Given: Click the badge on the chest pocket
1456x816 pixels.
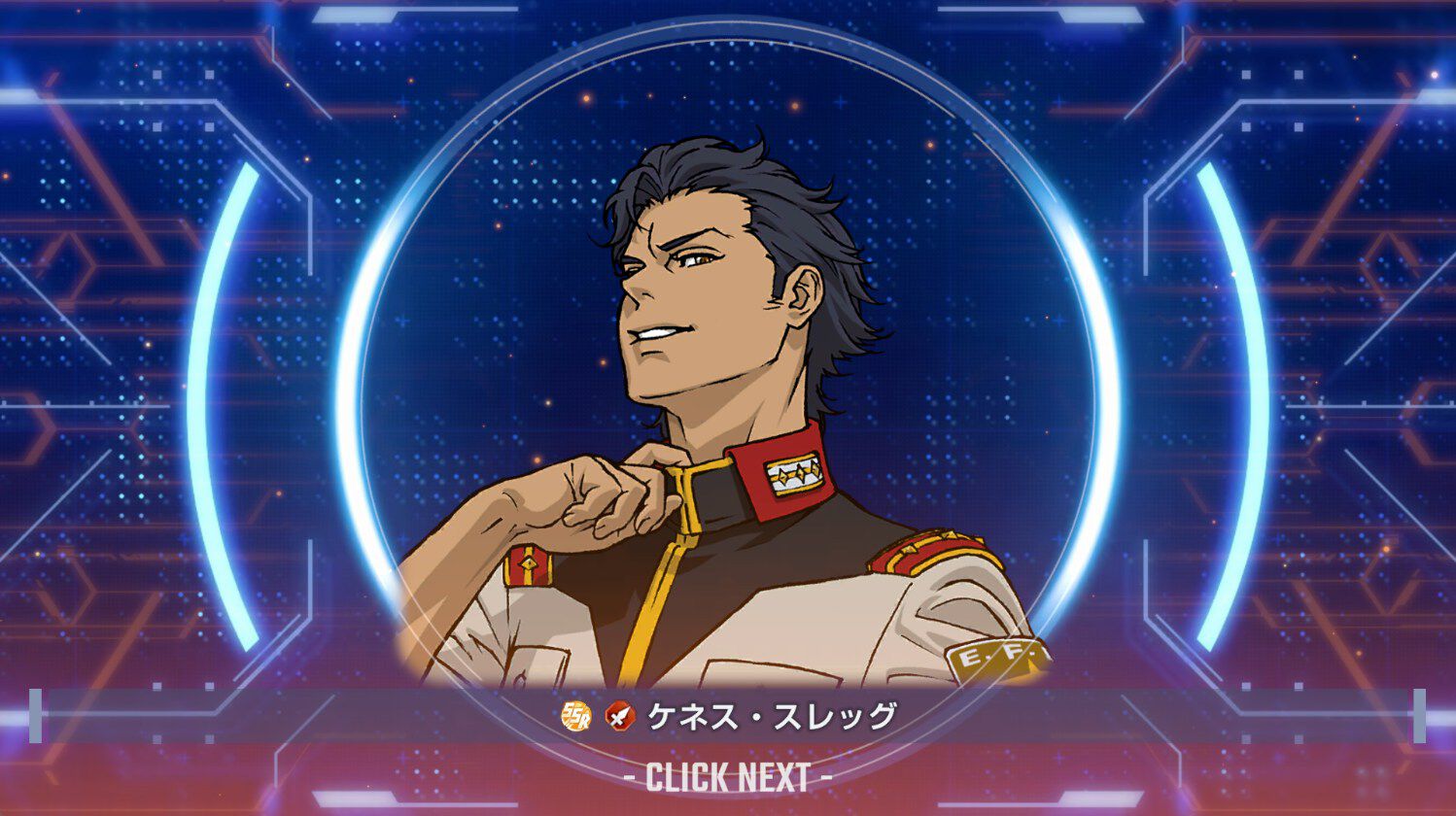Looking at the screenshot, I should pos(530,566).
